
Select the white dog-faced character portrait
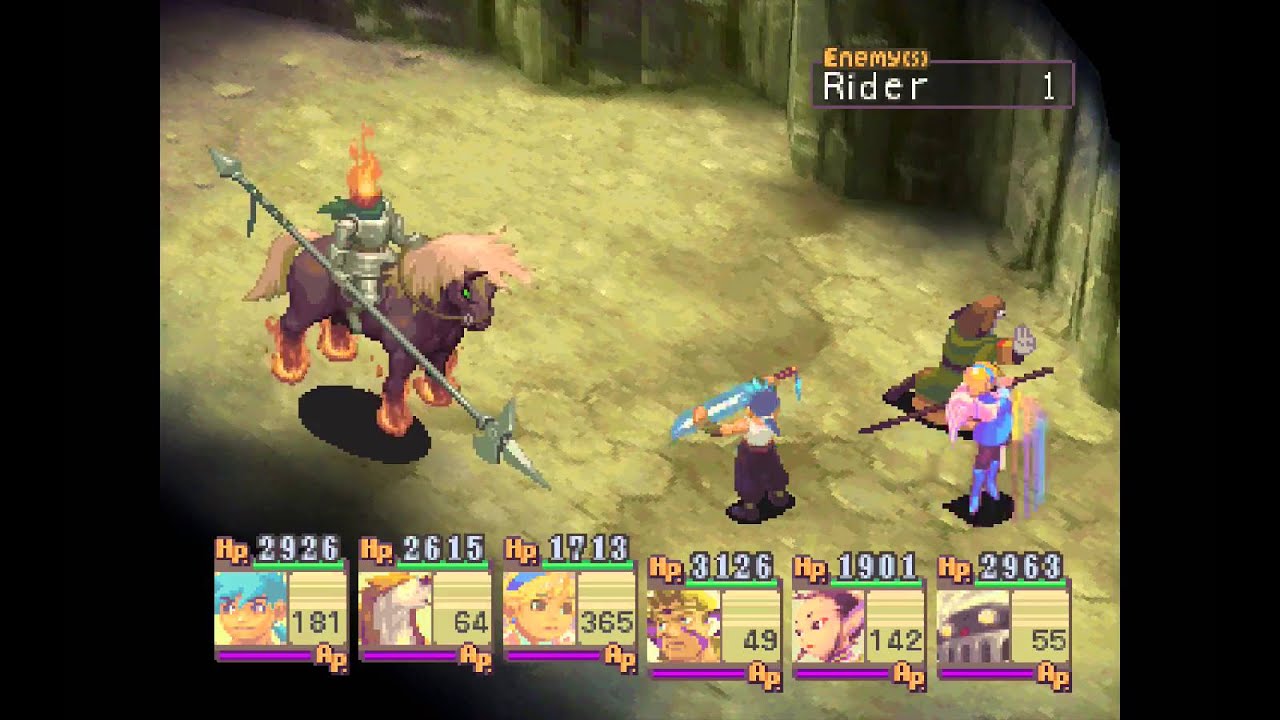point(395,608)
